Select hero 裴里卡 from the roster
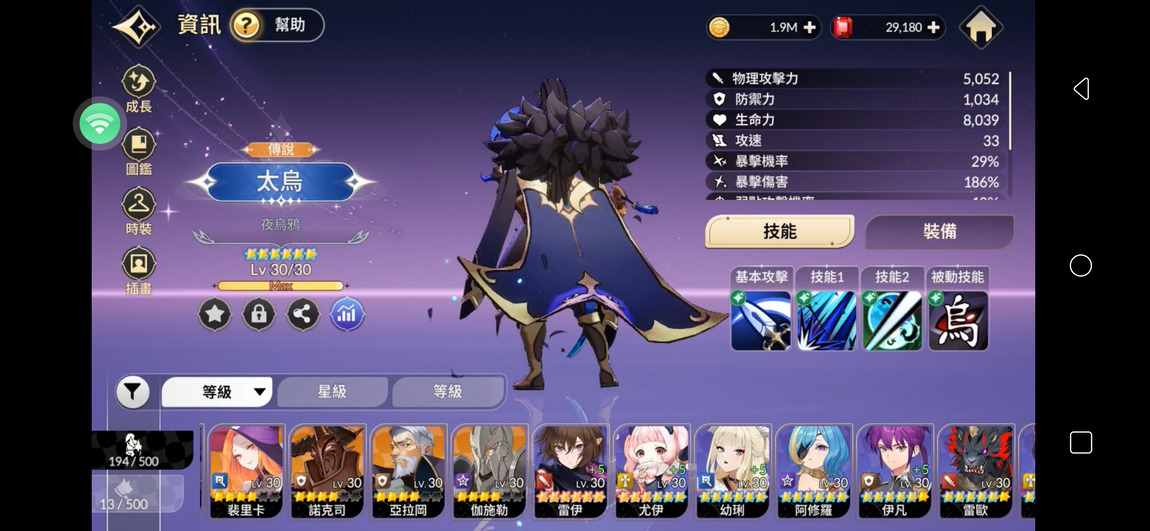1150x531 pixels. pos(247,470)
